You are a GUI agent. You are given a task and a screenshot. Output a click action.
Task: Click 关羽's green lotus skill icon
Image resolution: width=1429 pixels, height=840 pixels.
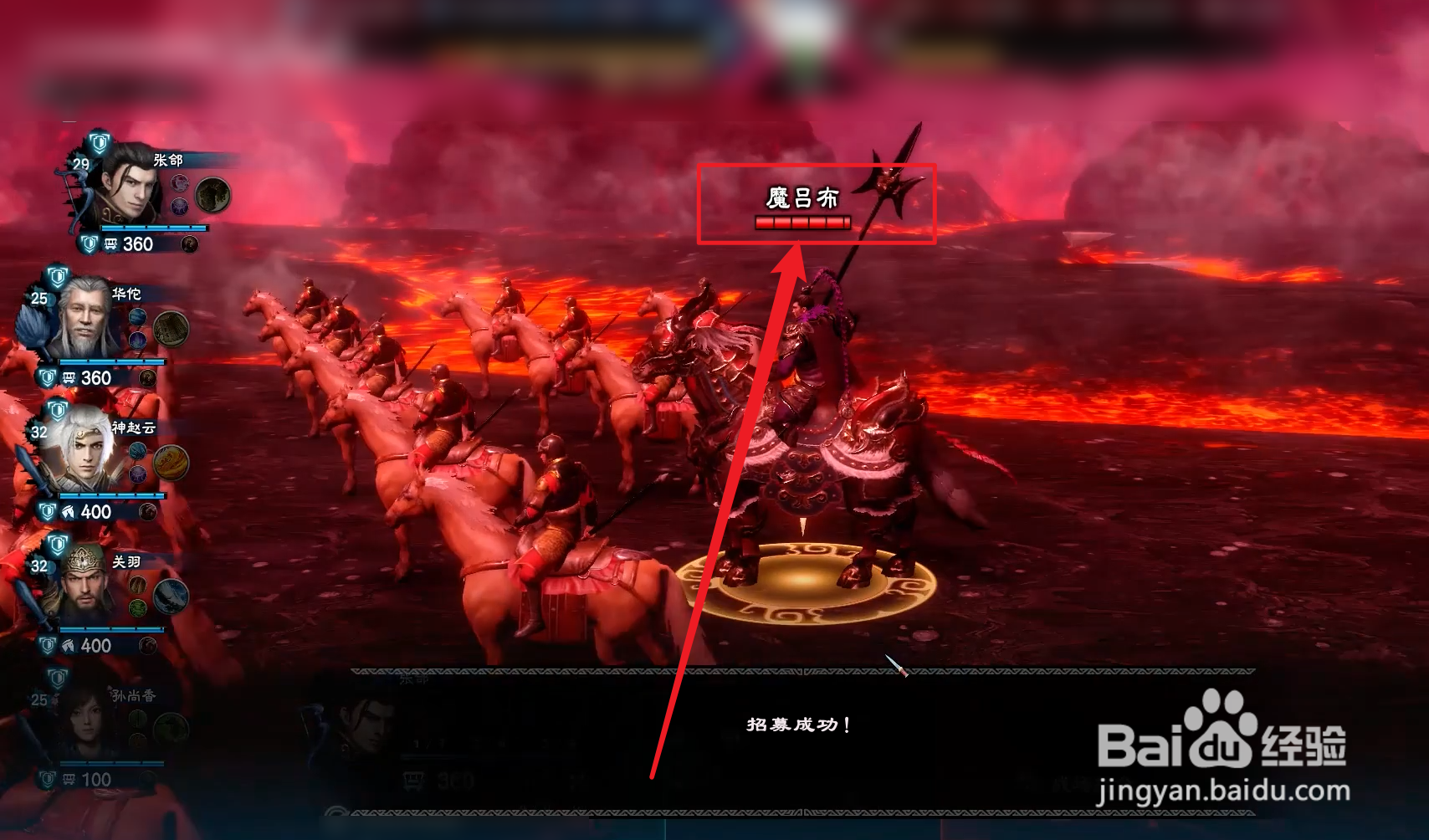point(136,607)
